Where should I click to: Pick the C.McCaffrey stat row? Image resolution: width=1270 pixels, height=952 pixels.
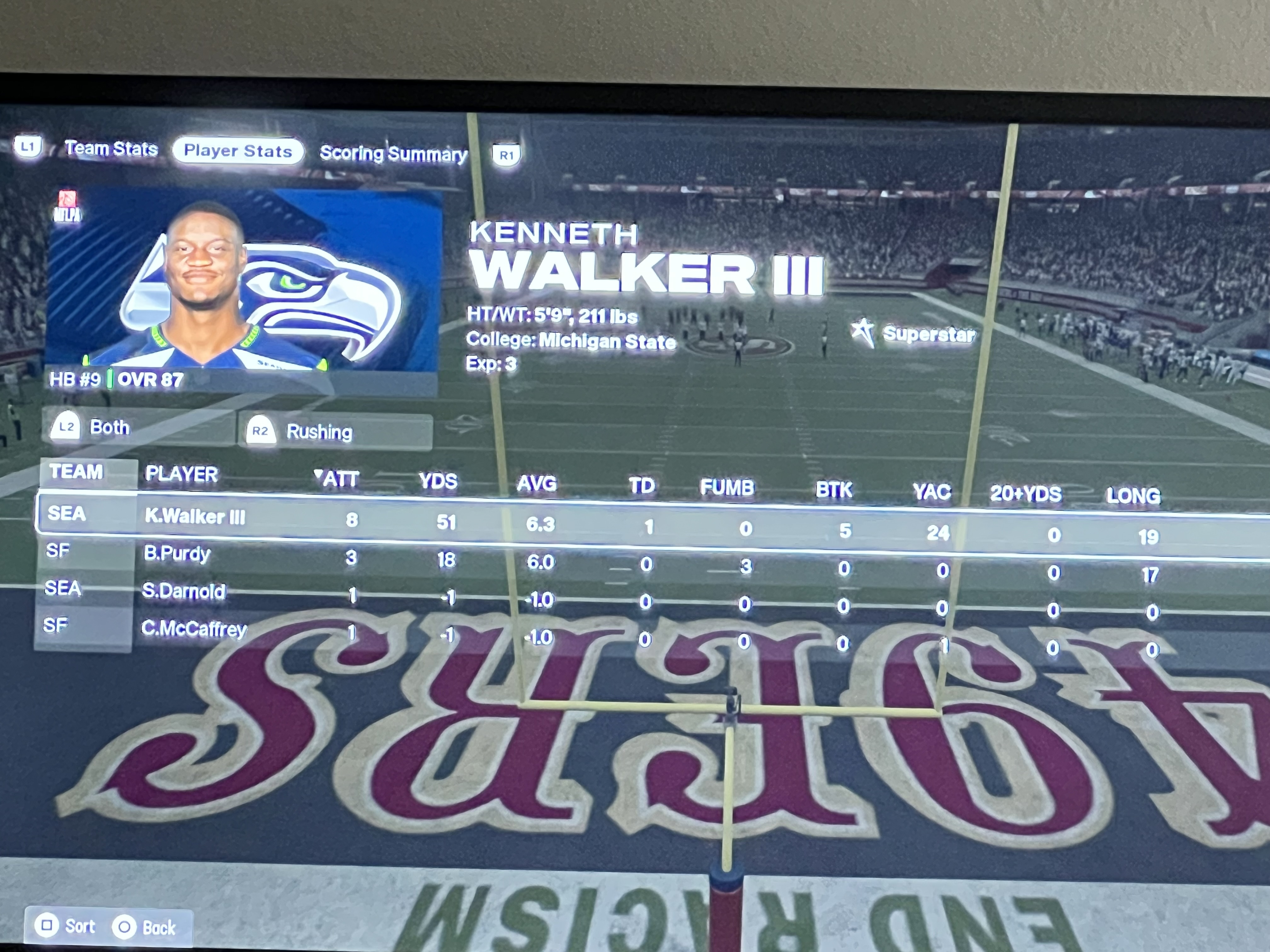click(194, 629)
